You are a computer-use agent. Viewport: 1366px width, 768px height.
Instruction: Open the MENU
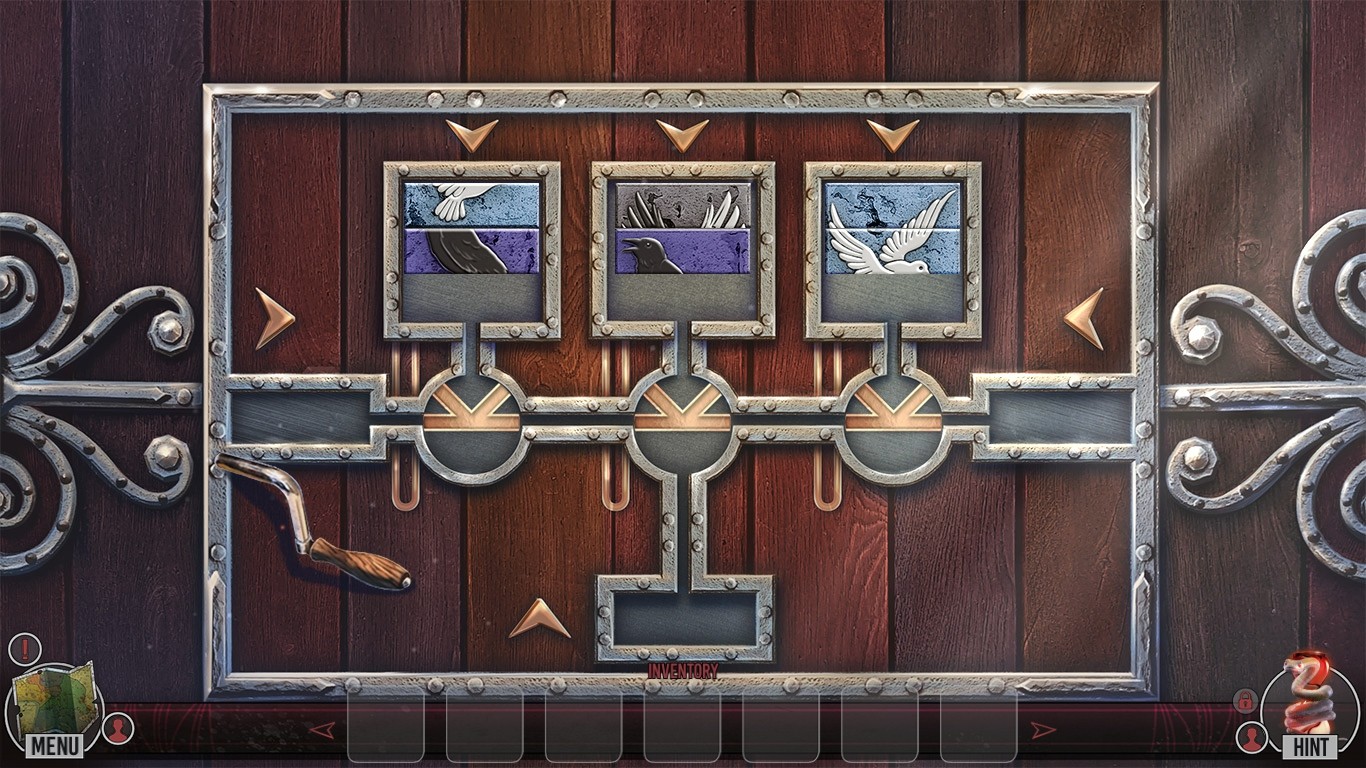55,744
